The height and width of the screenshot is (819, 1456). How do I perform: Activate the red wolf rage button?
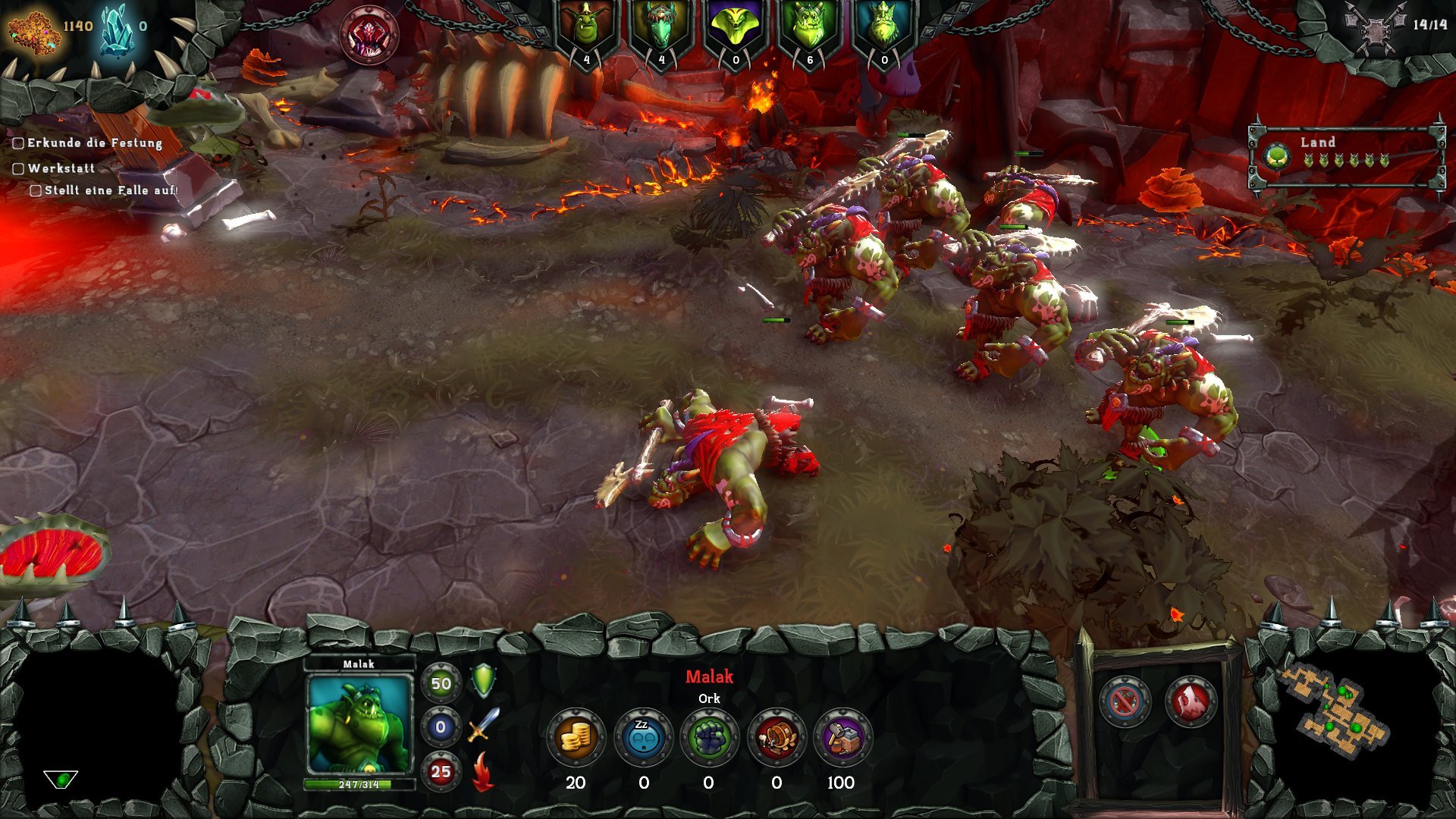(1190, 701)
